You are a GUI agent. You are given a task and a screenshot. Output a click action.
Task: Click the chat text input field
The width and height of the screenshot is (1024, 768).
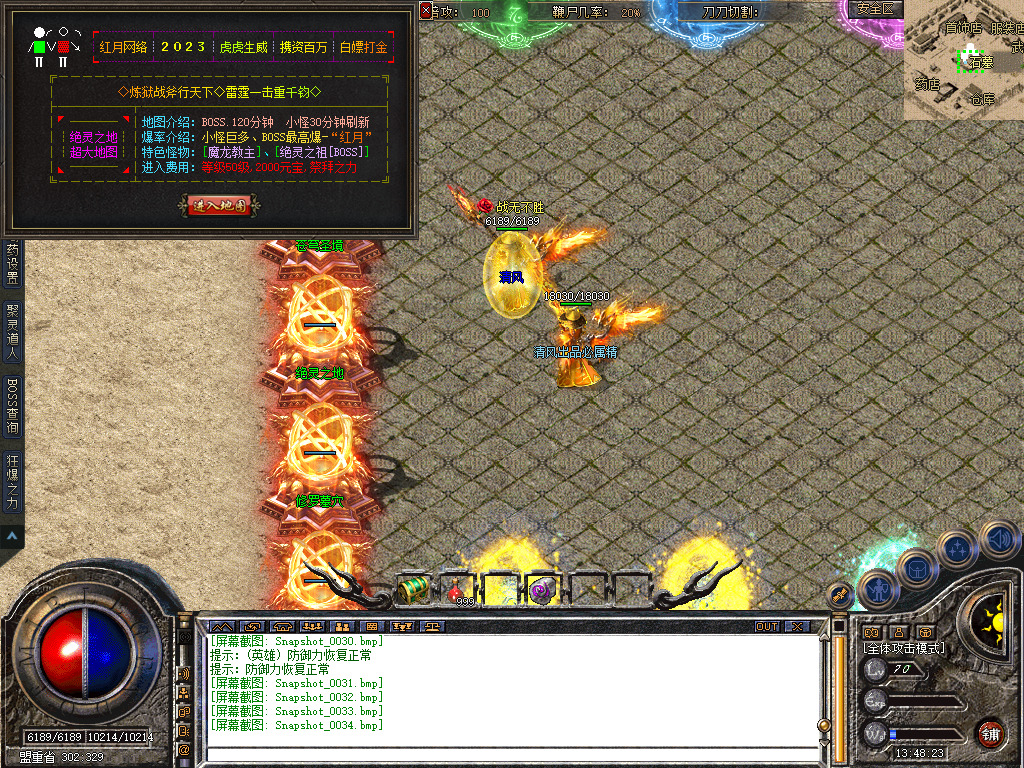(510, 753)
